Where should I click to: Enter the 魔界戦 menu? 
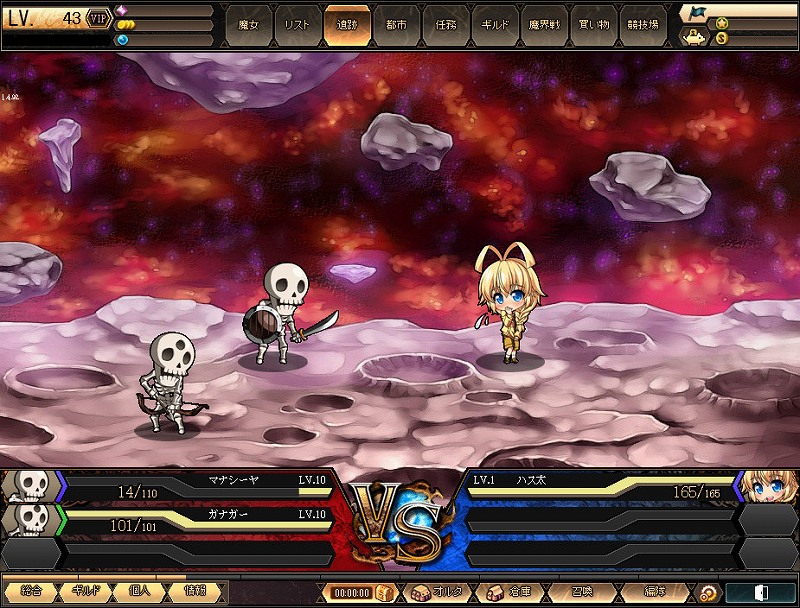pyautogui.click(x=544, y=24)
